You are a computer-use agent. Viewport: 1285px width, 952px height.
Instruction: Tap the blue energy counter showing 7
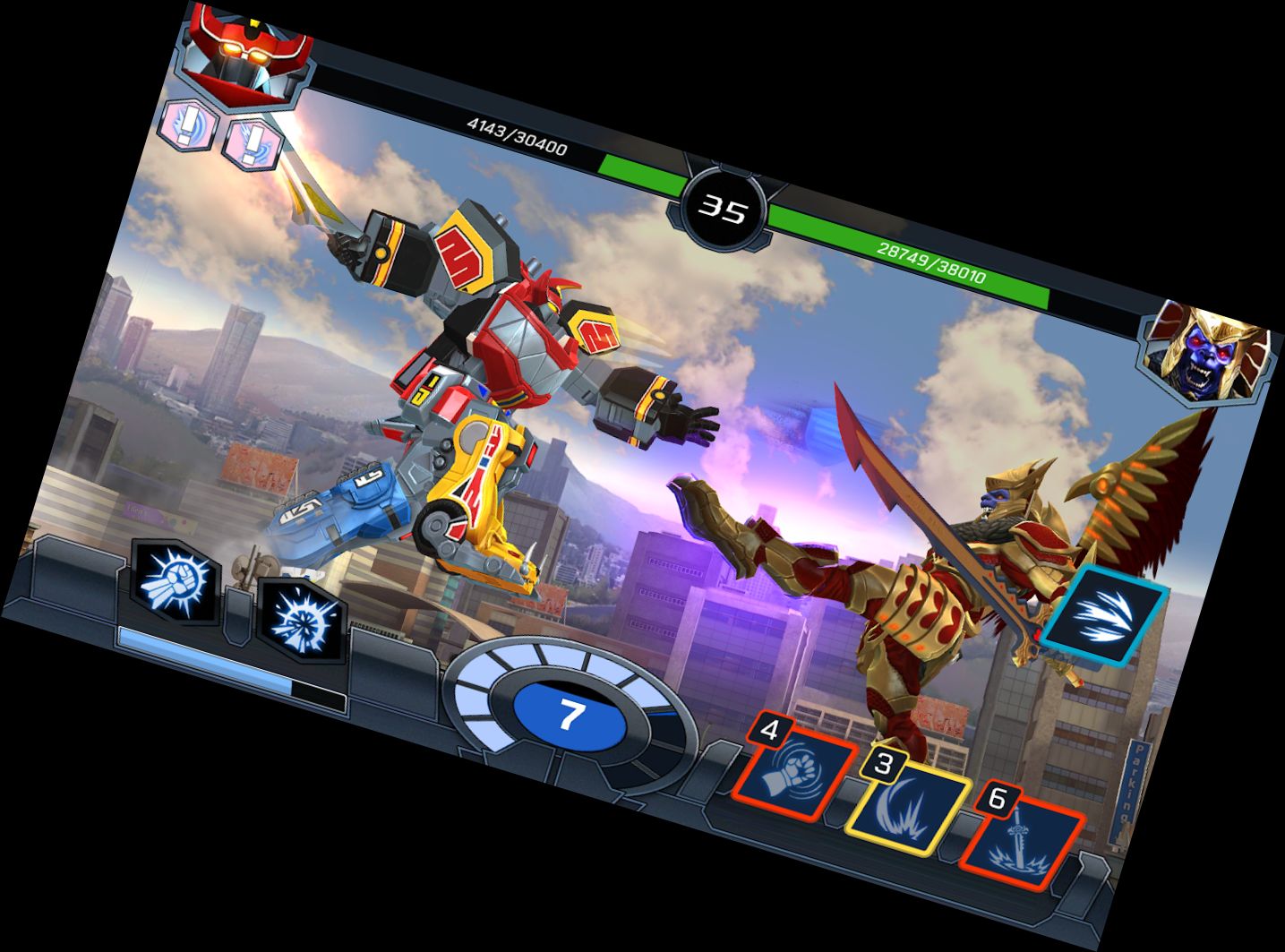click(x=570, y=716)
